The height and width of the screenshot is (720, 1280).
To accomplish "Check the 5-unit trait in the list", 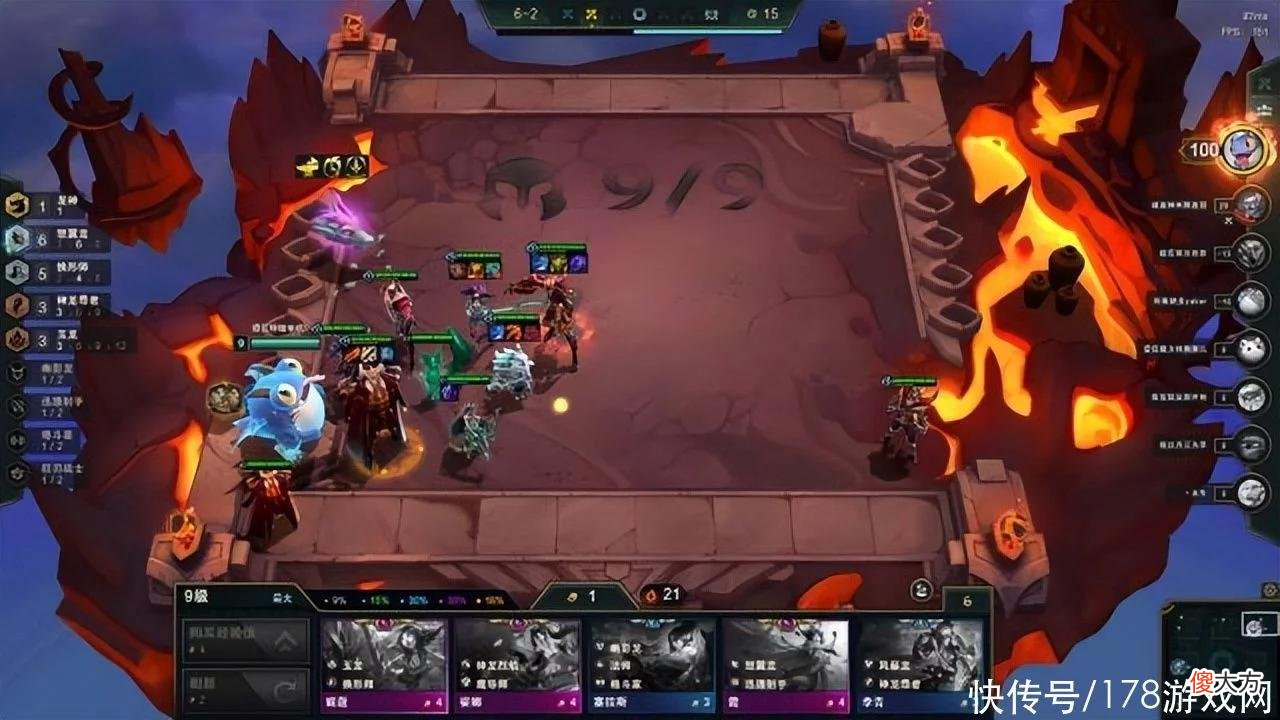I will coord(17,271).
